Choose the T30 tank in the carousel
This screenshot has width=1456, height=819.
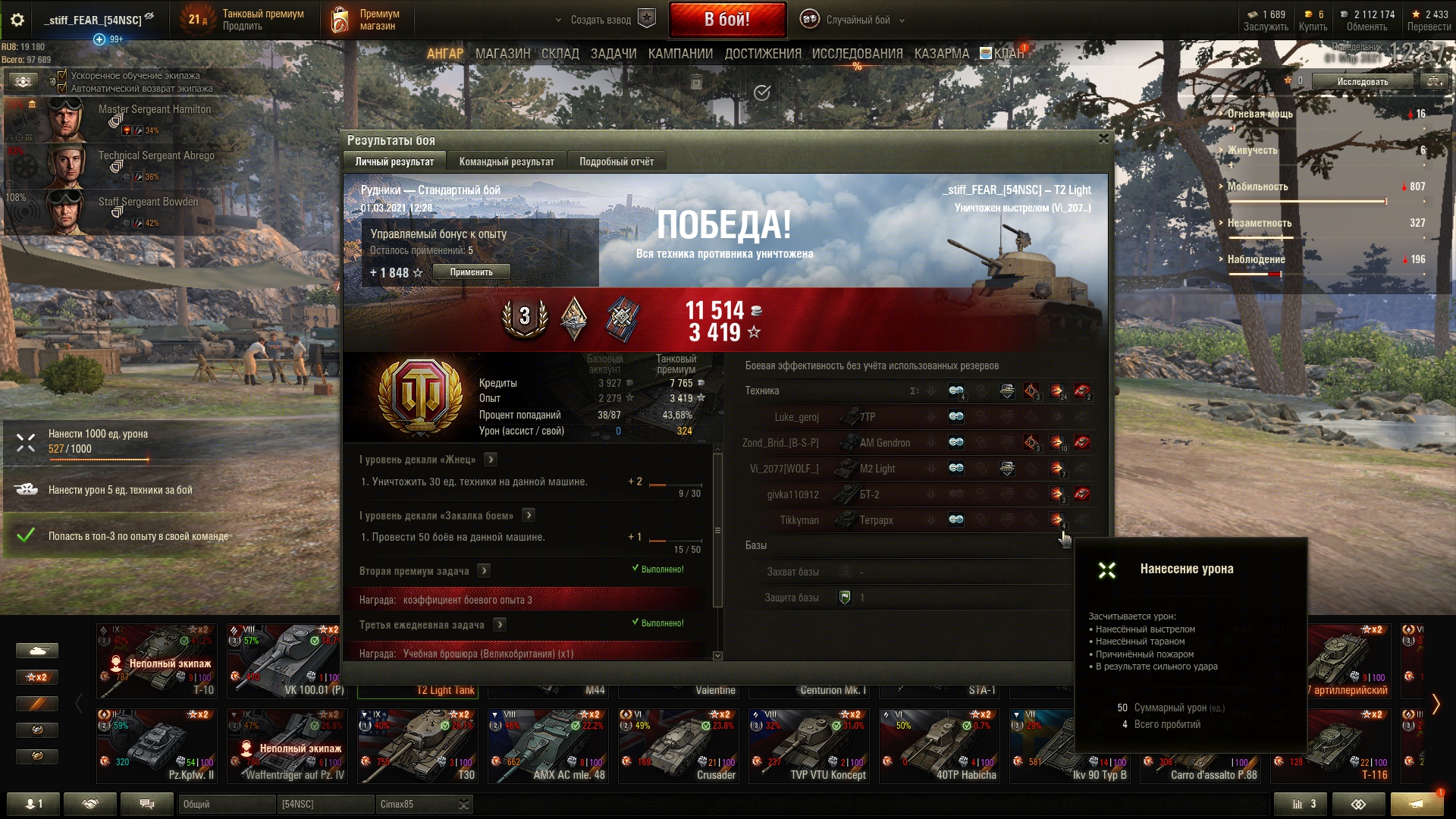click(x=417, y=745)
